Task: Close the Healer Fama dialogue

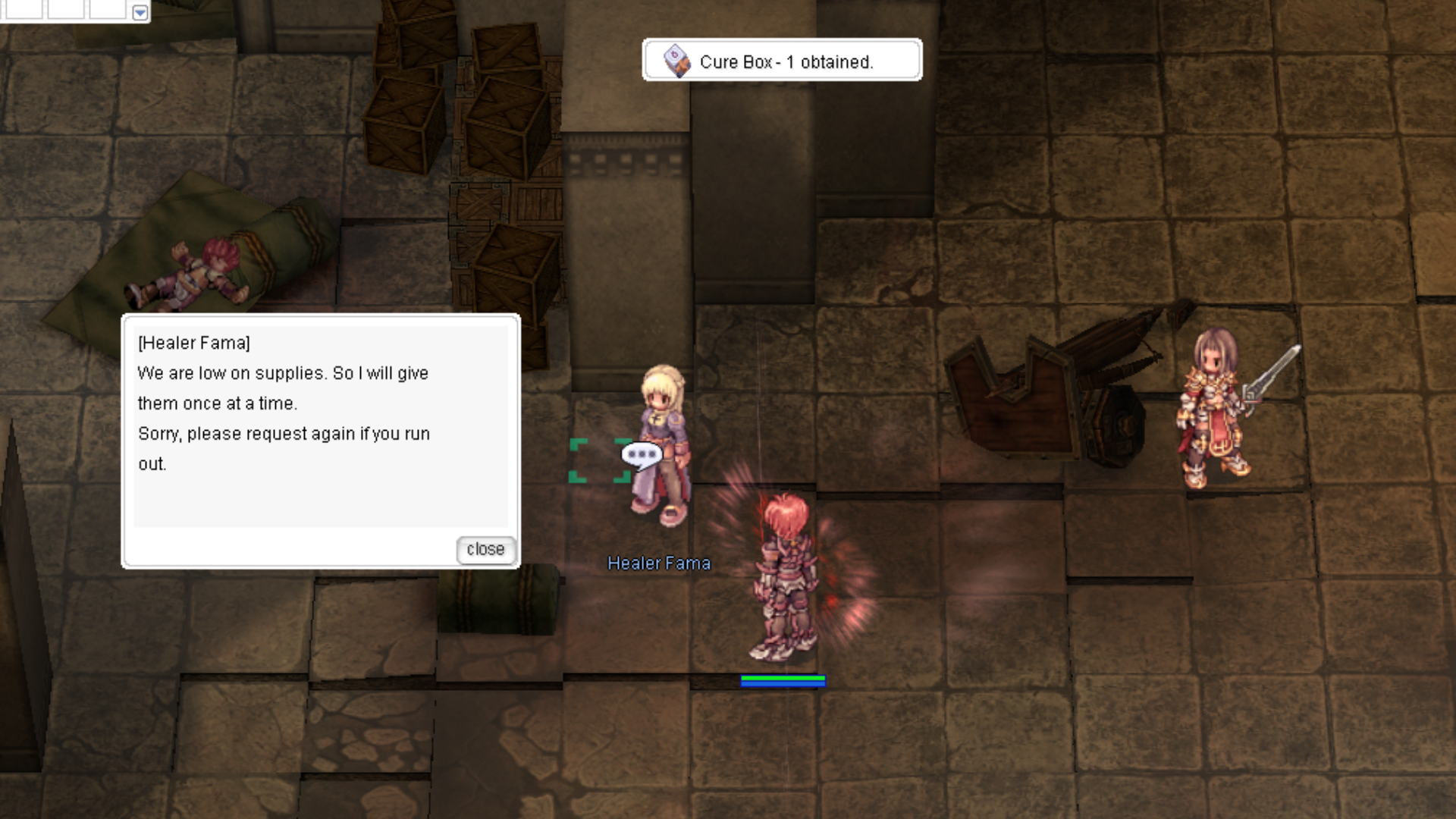Action: 485,549
